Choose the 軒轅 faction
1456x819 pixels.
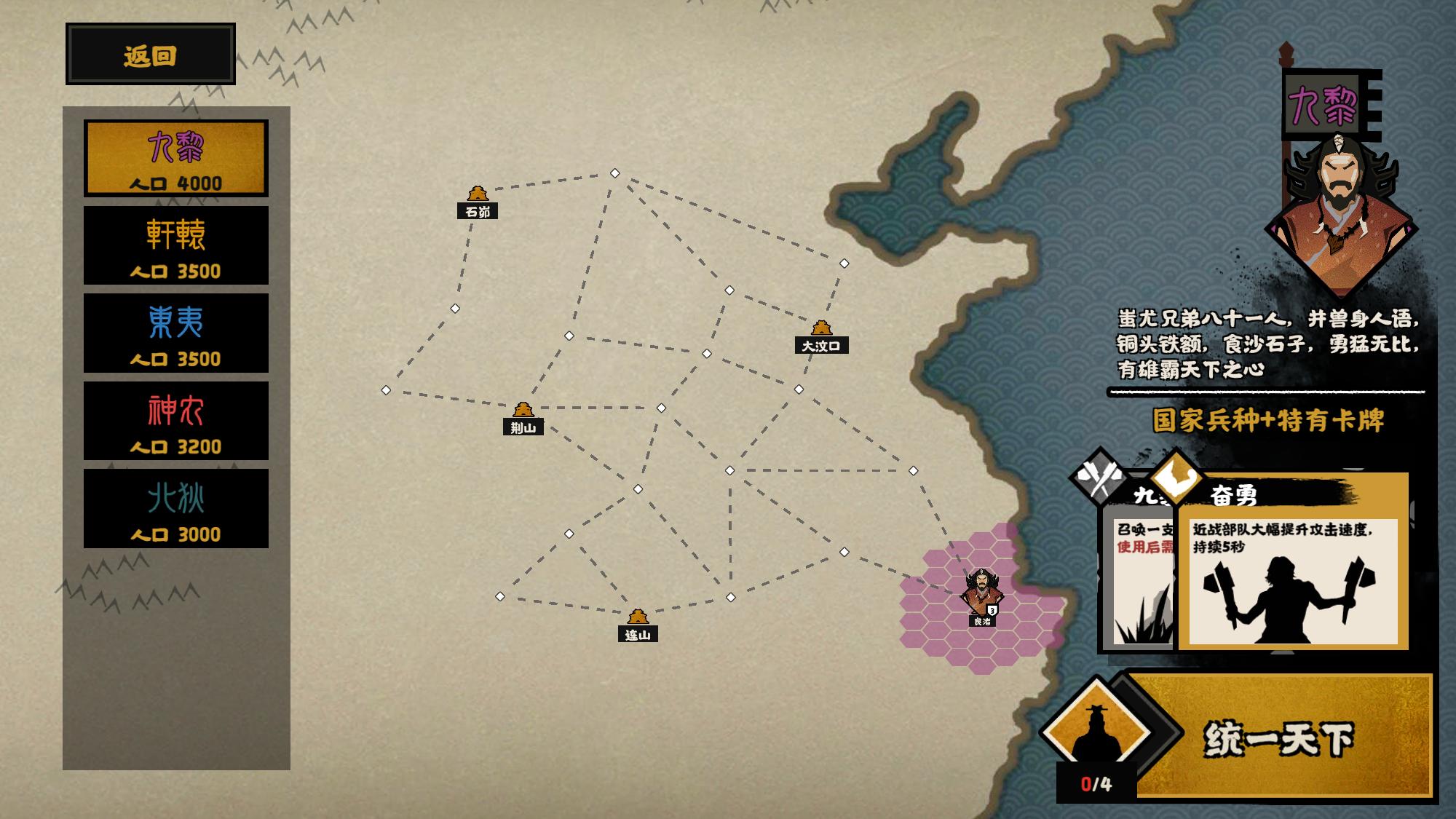click(176, 245)
